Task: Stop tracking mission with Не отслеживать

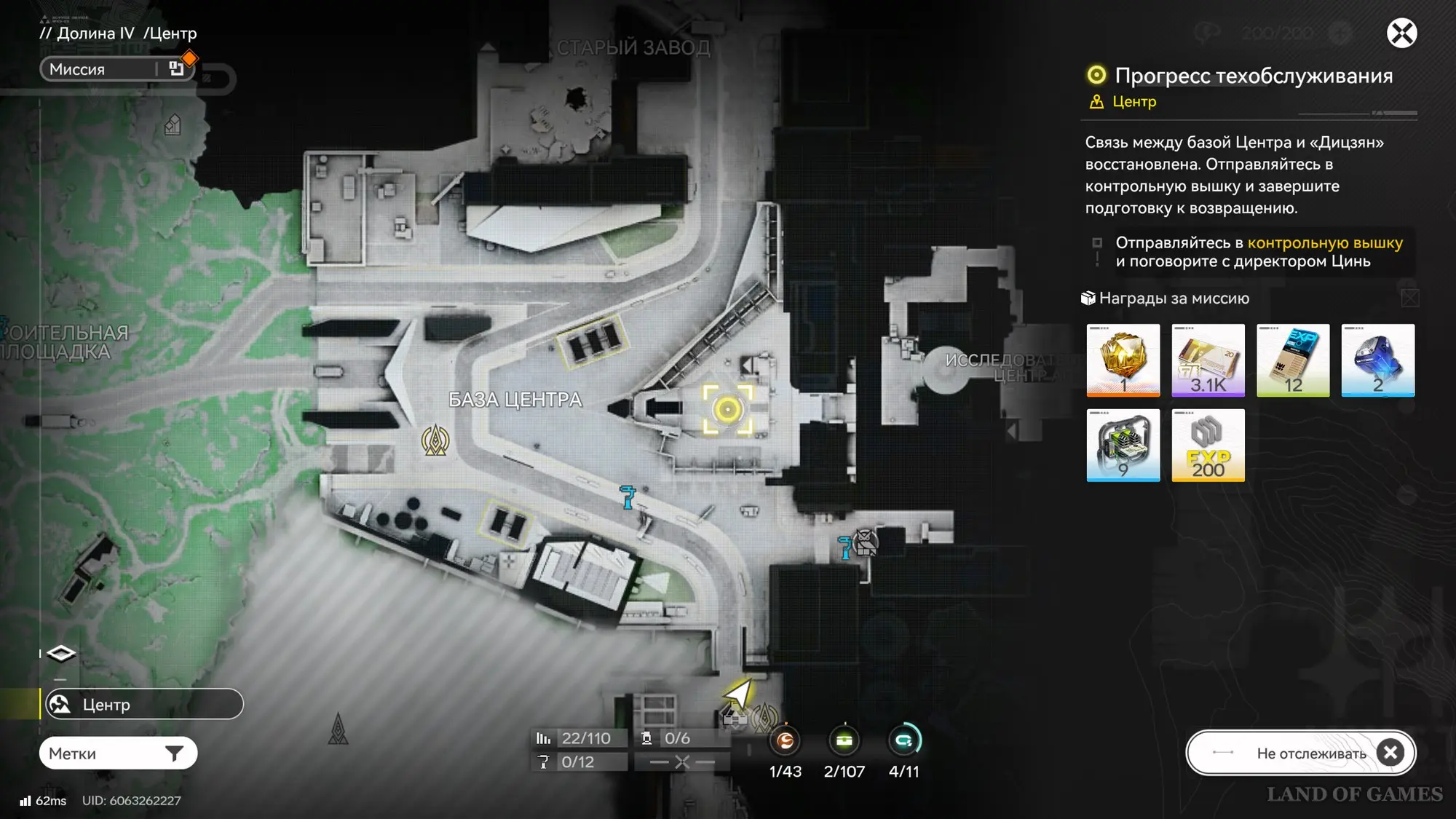Action: [x=1300, y=753]
